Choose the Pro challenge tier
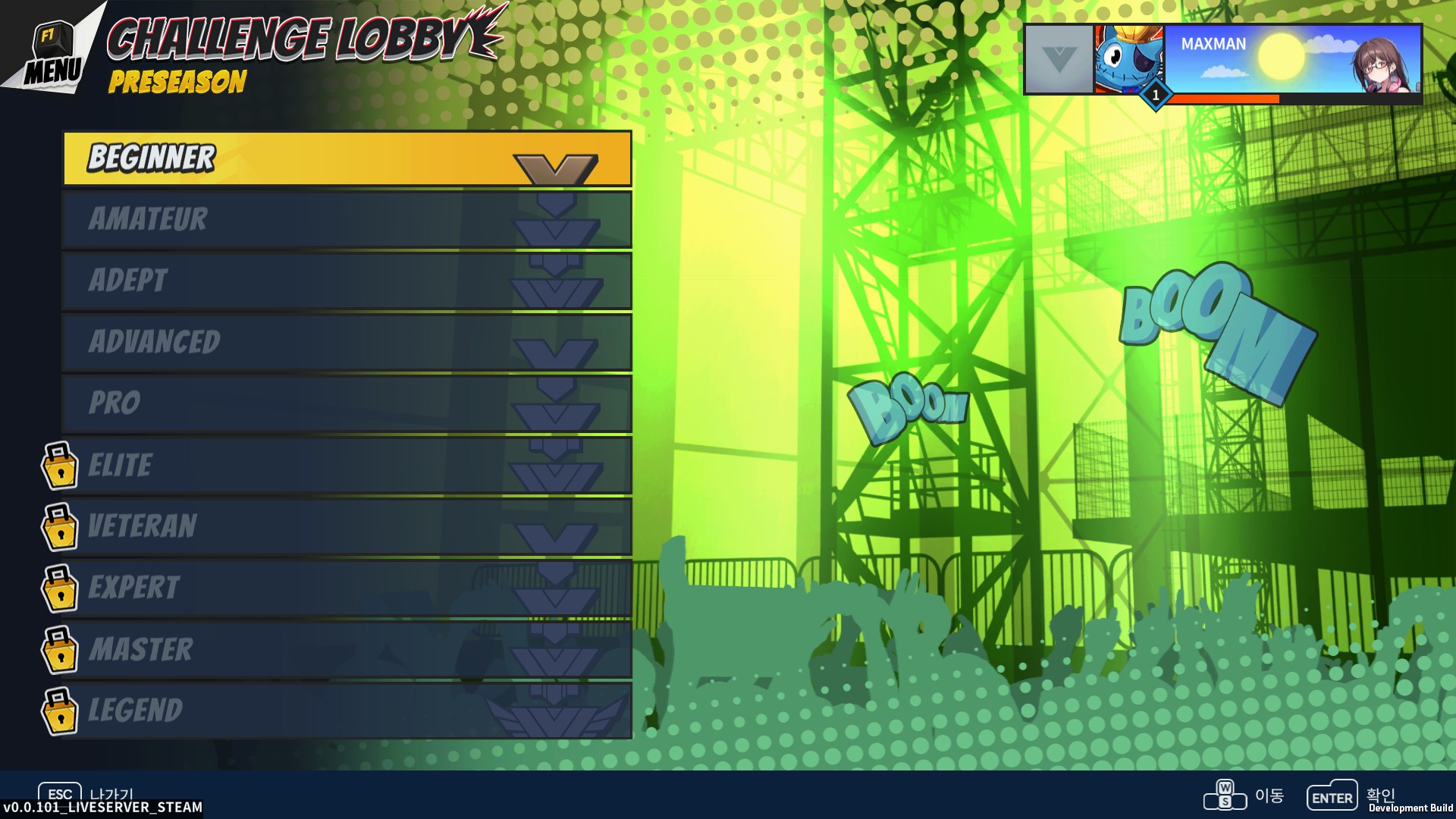This screenshot has height=819, width=1456. [x=347, y=403]
